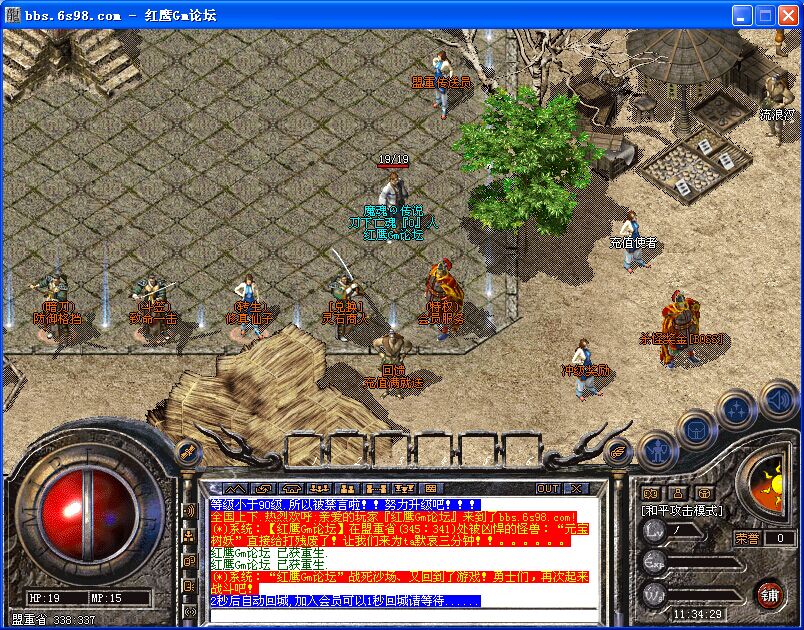Click the OUT button above the chat
804x630 pixels.
(548, 488)
